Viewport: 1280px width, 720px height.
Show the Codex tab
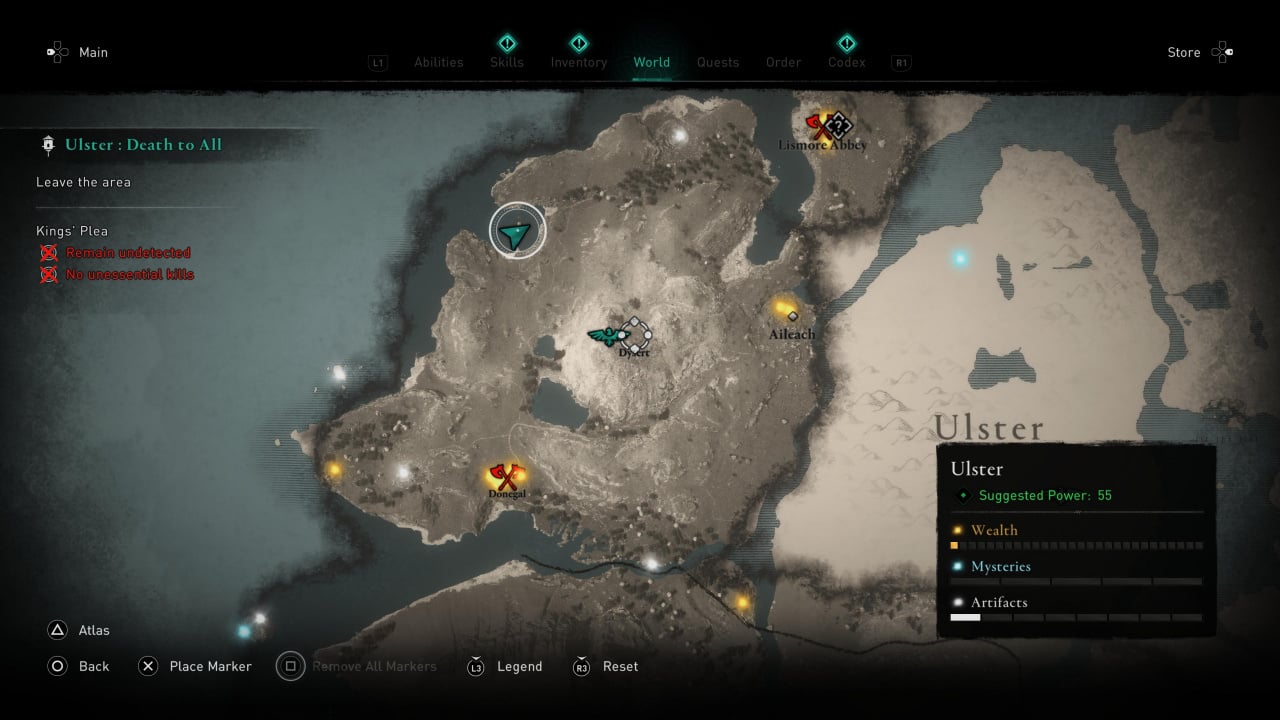click(x=846, y=62)
